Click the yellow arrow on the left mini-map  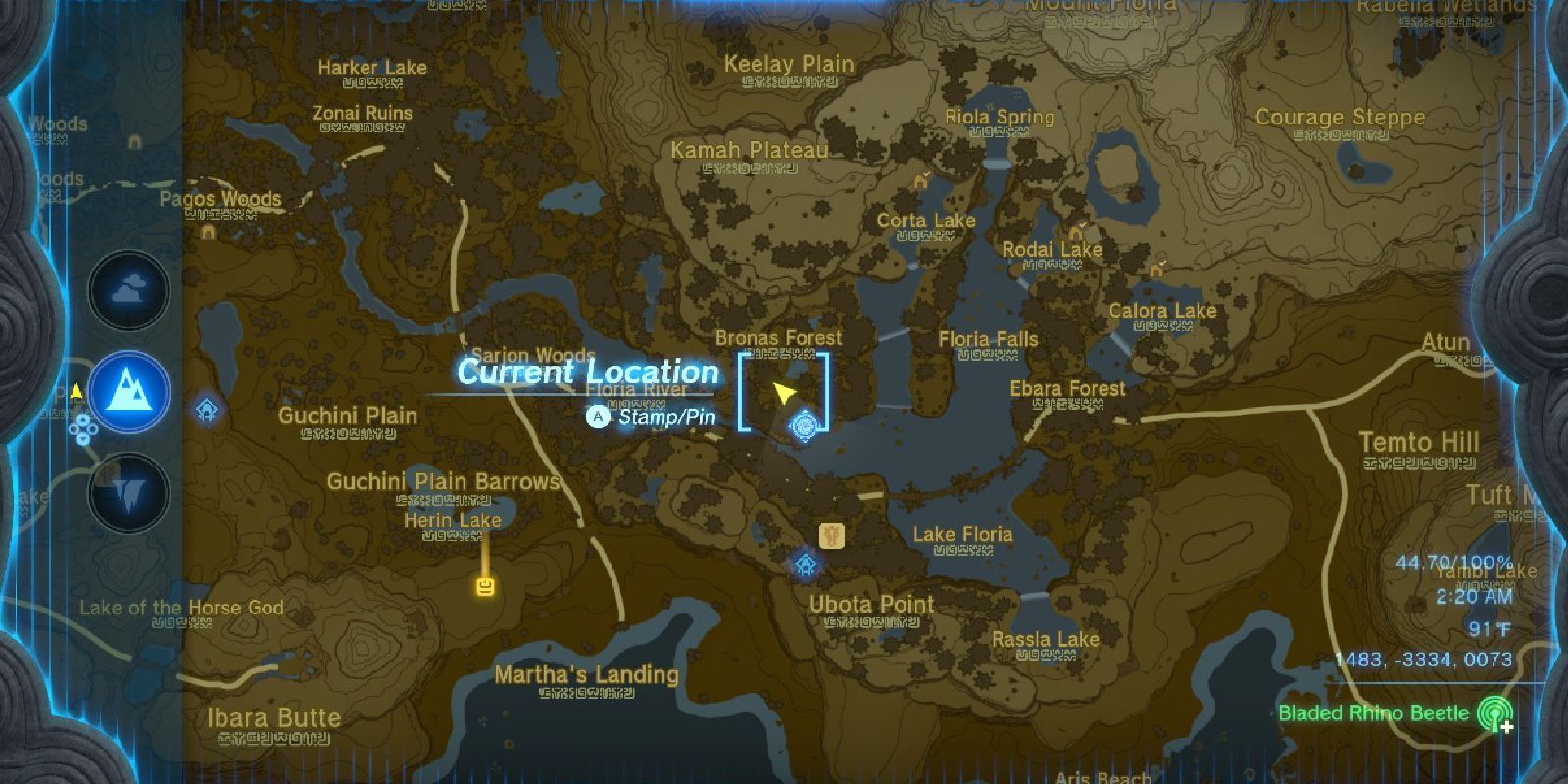coord(76,390)
